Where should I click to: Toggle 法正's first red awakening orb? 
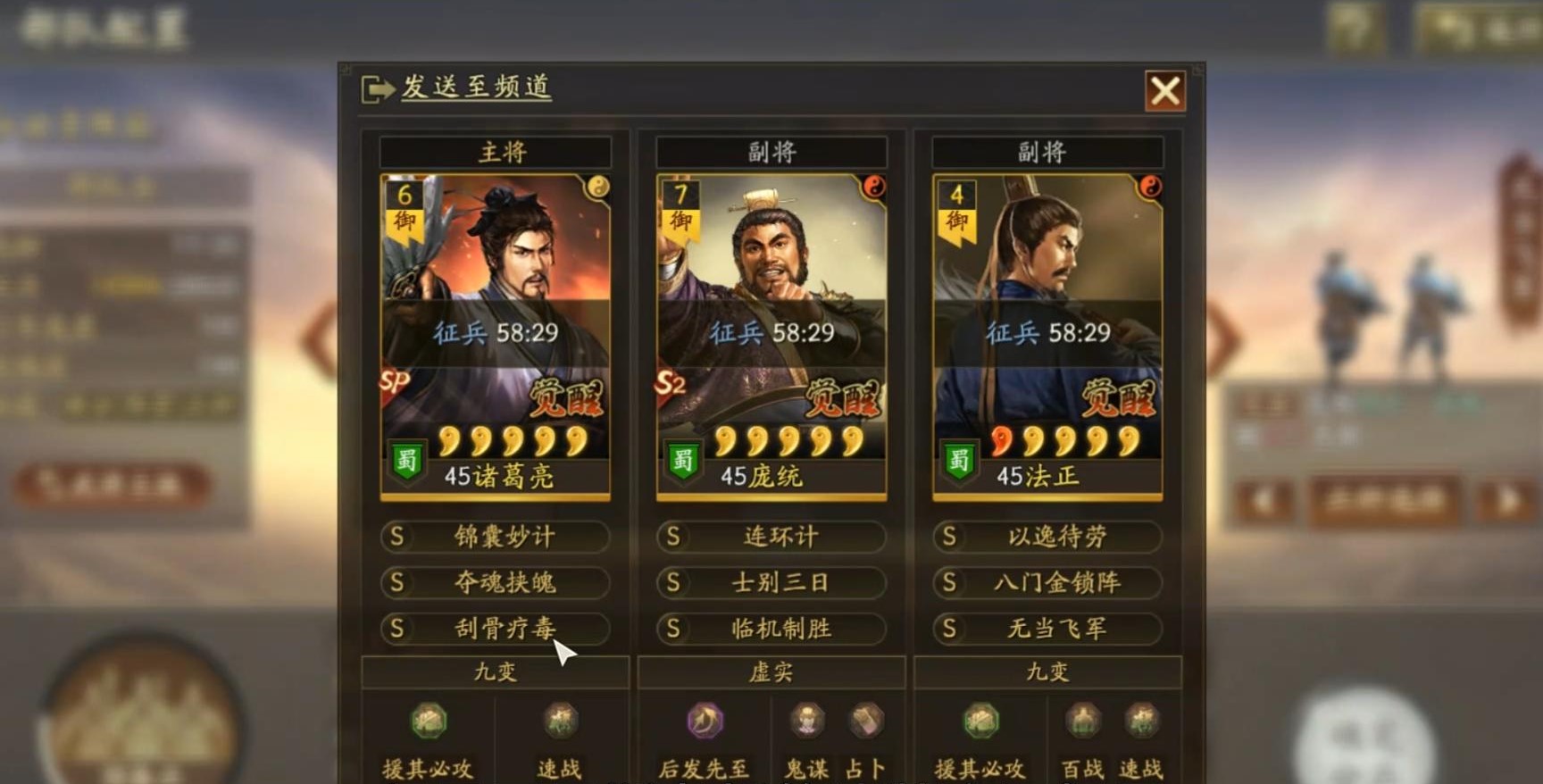pos(1003,440)
